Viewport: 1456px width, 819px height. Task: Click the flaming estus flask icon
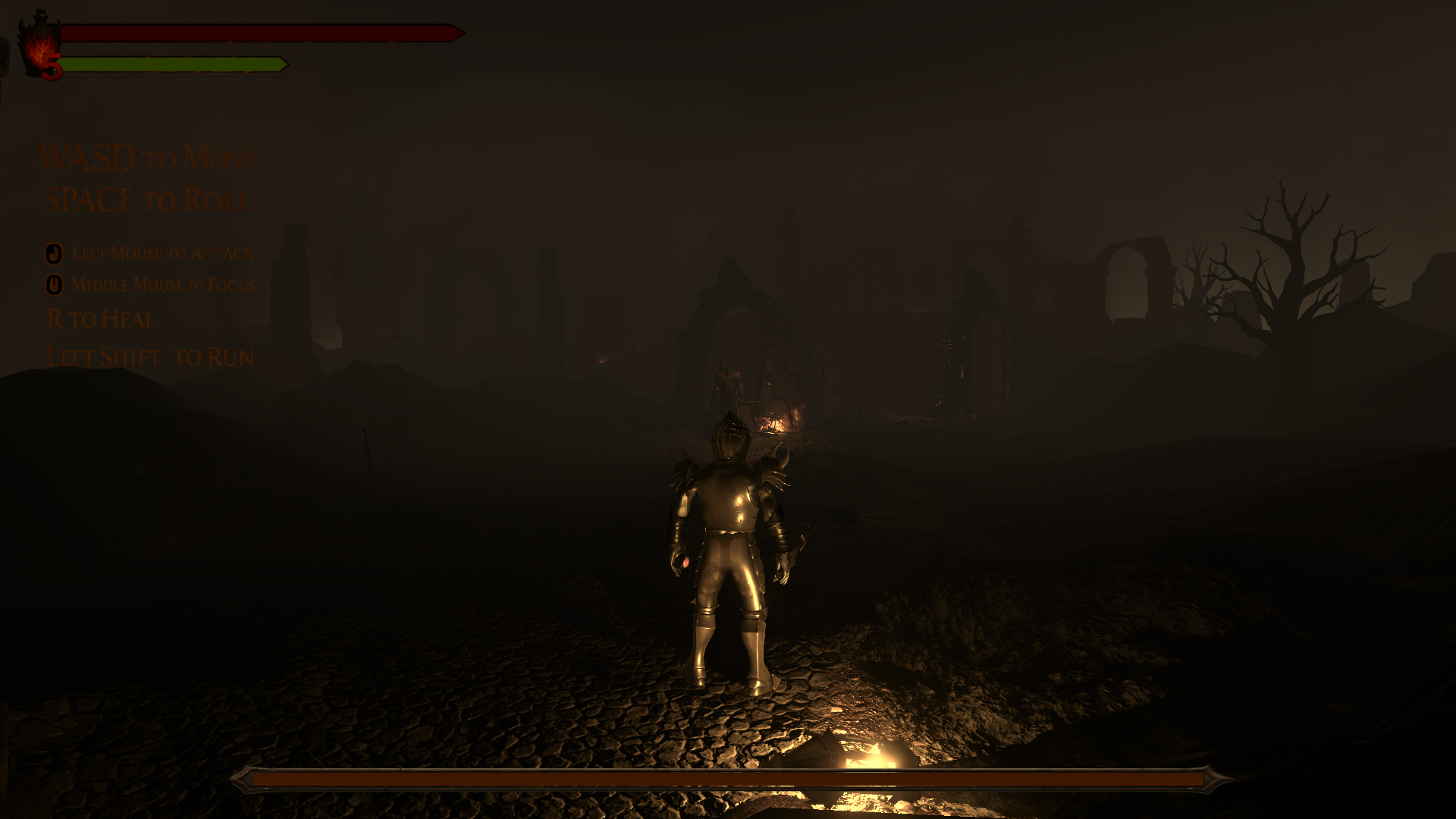click(x=42, y=42)
